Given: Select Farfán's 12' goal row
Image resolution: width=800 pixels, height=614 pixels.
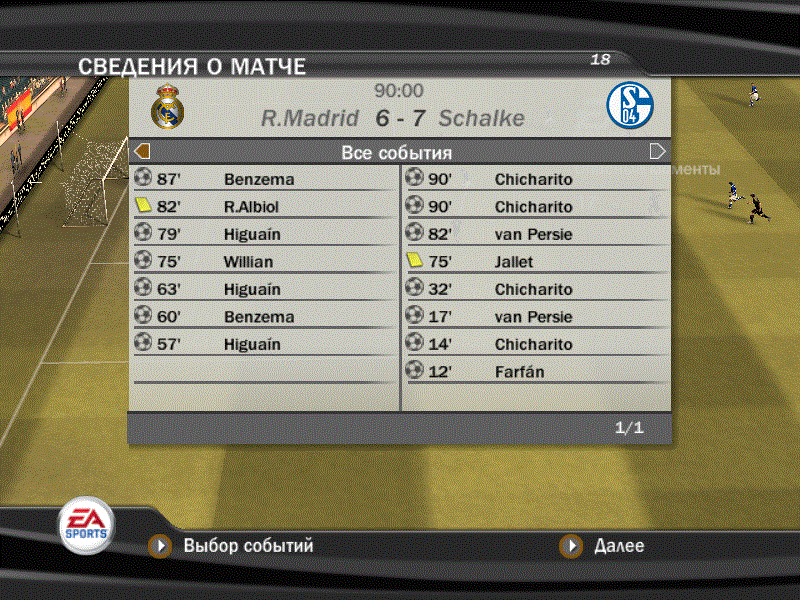Looking at the screenshot, I should click(535, 372).
